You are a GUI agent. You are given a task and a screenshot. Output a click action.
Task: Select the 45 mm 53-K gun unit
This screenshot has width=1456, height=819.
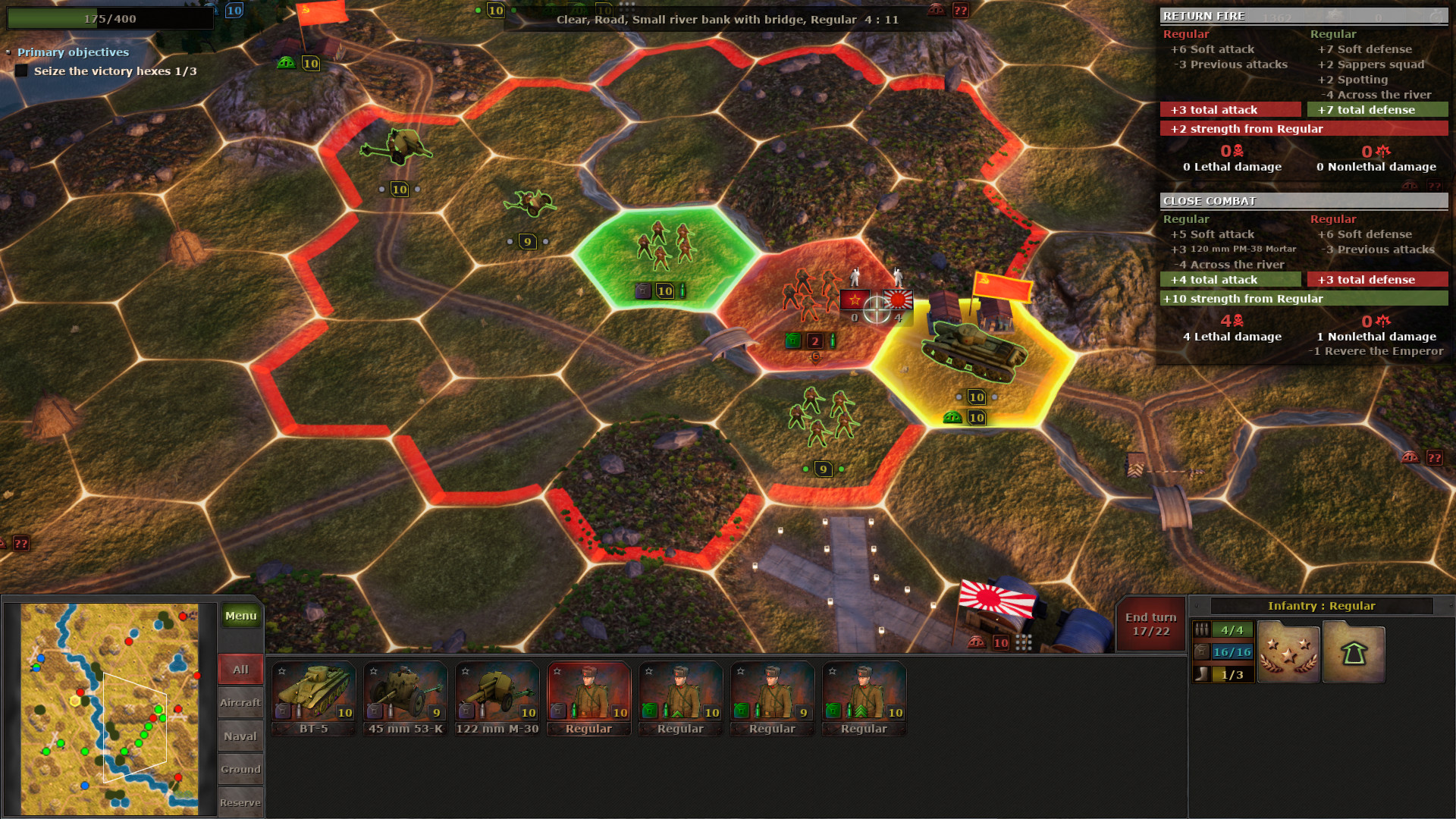pyautogui.click(x=404, y=694)
